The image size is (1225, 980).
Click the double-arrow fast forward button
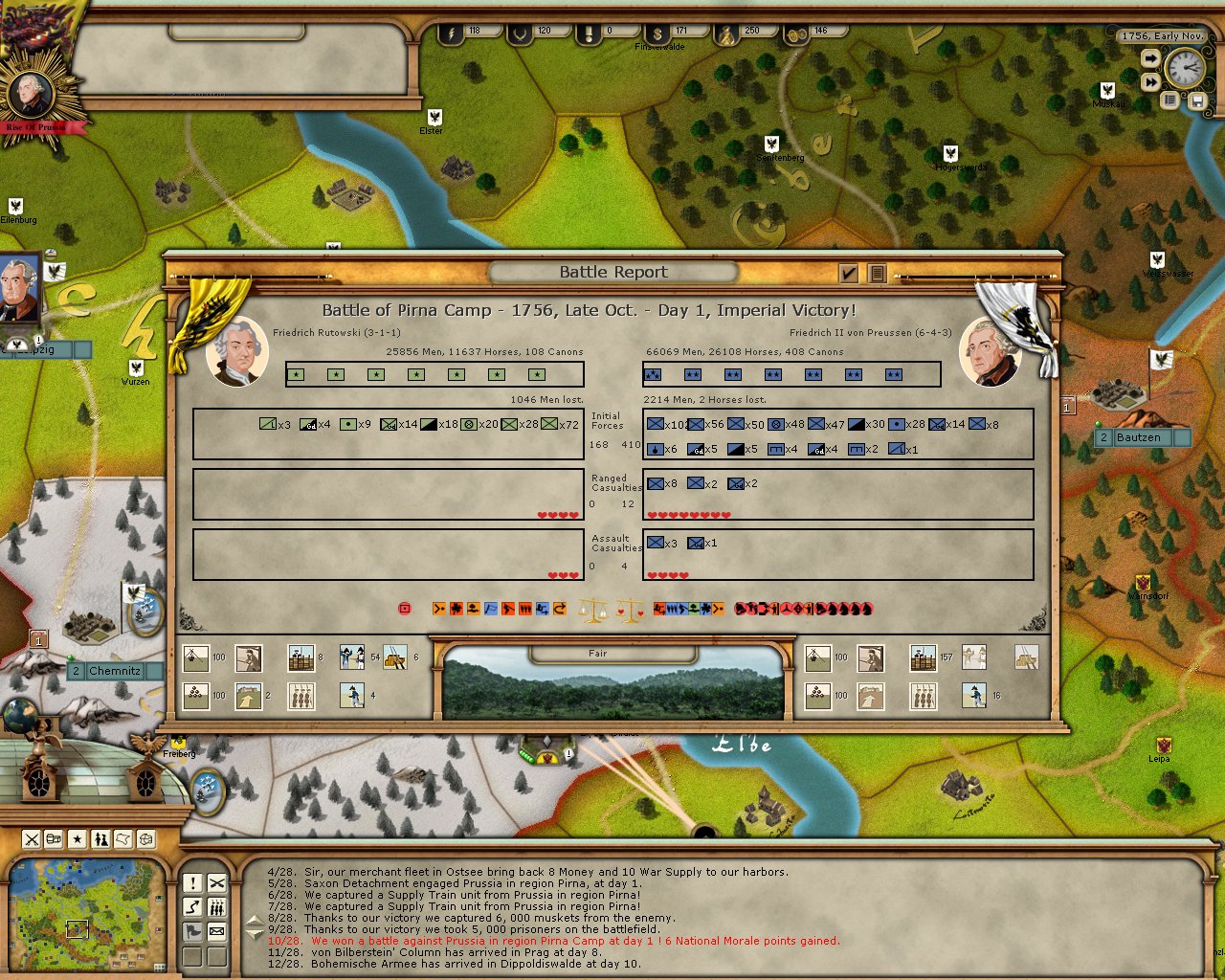[1150, 82]
